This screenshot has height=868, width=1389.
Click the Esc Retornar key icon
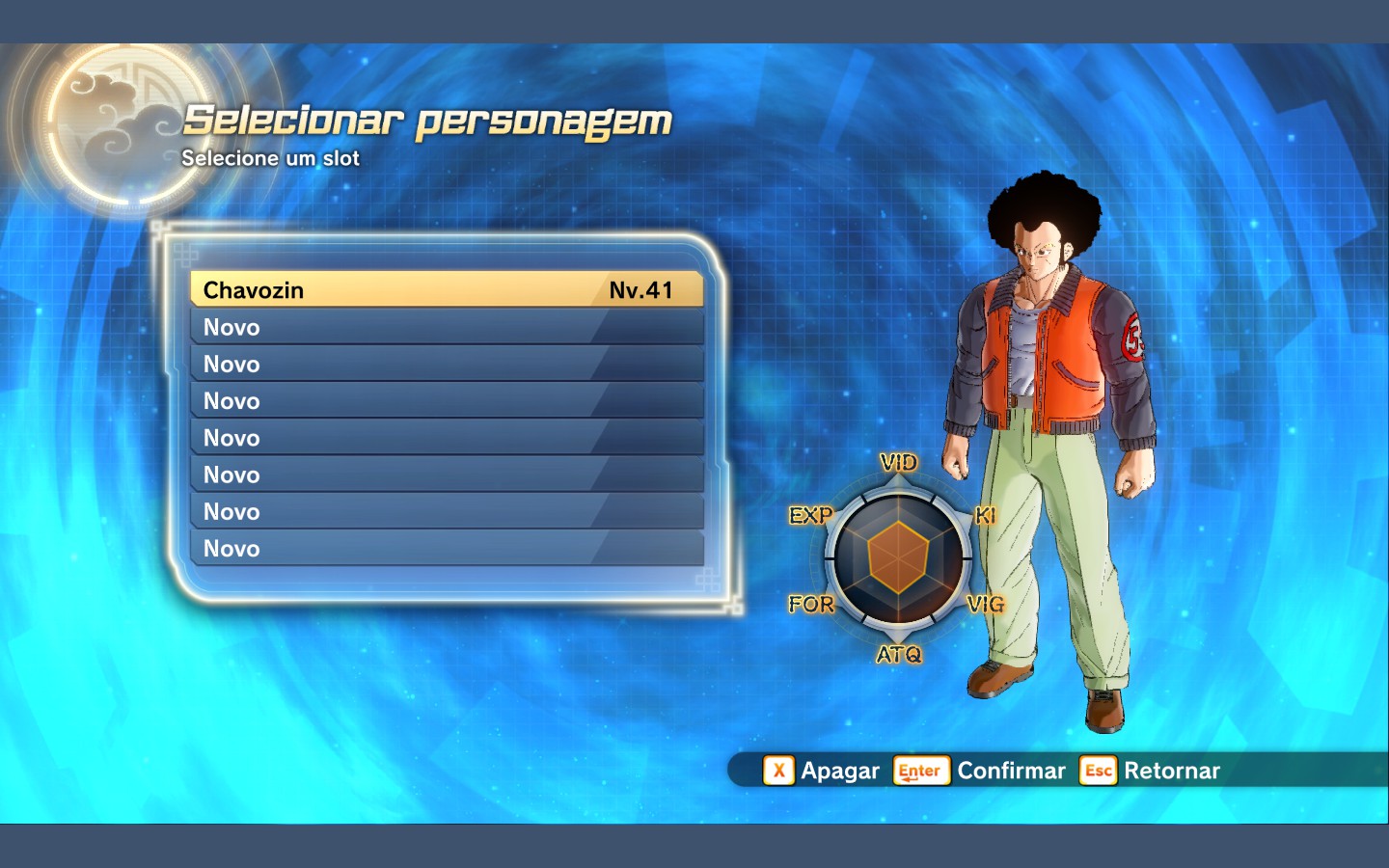(x=1098, y=771)
